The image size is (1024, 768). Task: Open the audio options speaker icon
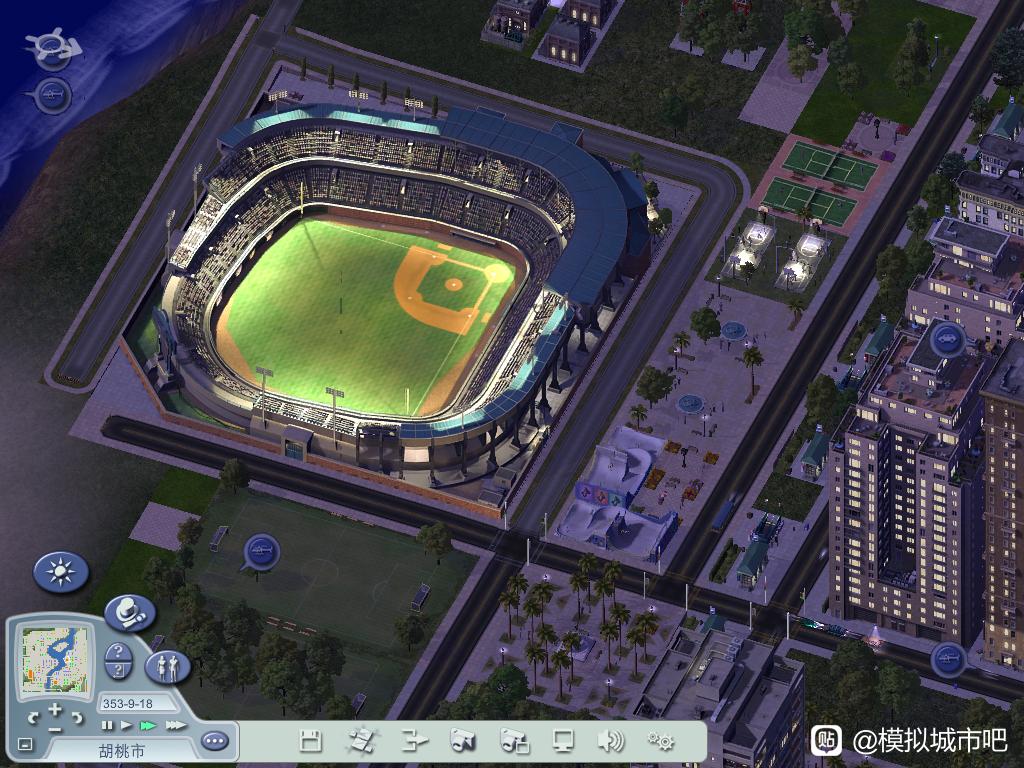click(609, 741)
